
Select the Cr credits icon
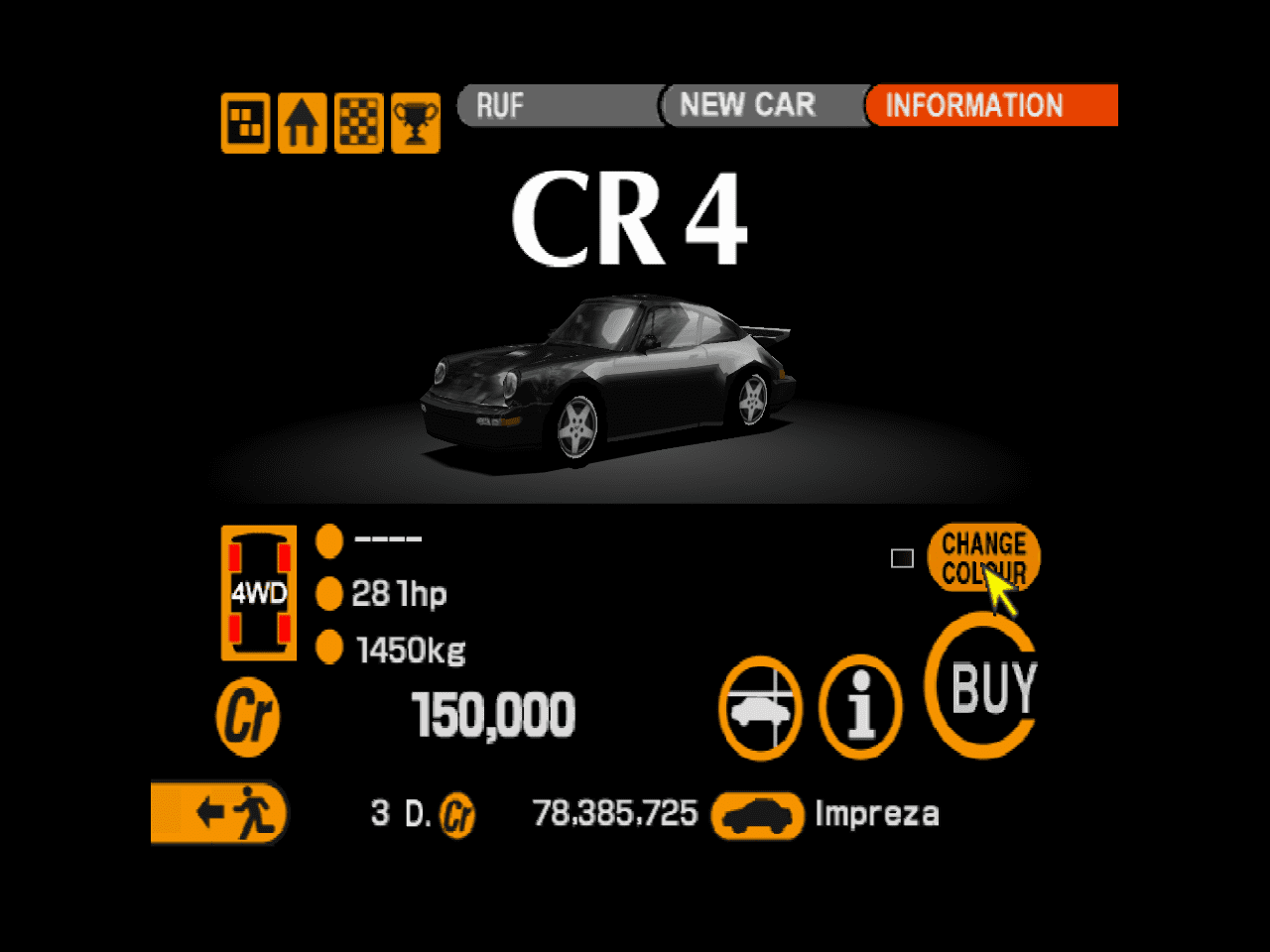point(247,716)
